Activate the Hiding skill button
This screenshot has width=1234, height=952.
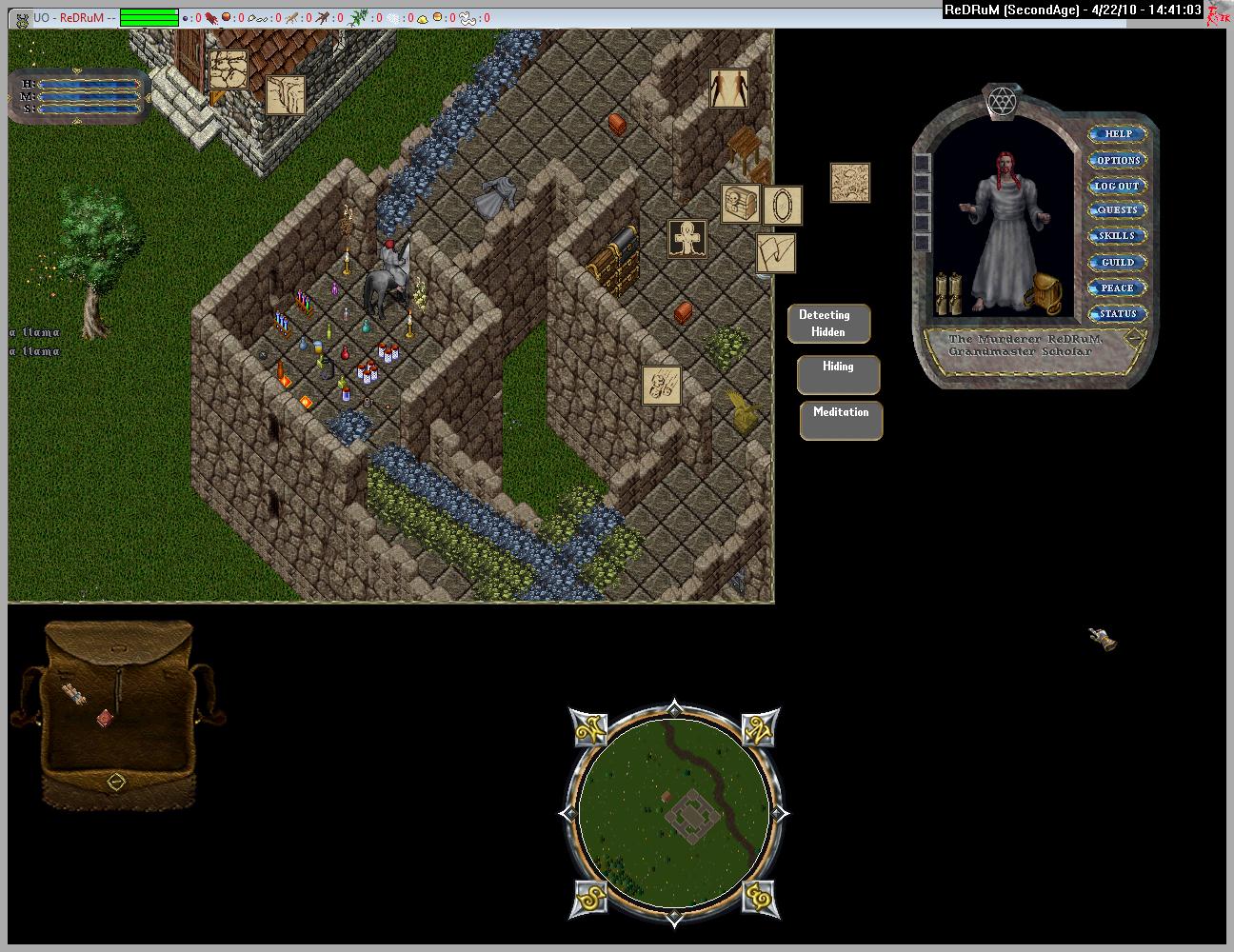pos(838,374)
